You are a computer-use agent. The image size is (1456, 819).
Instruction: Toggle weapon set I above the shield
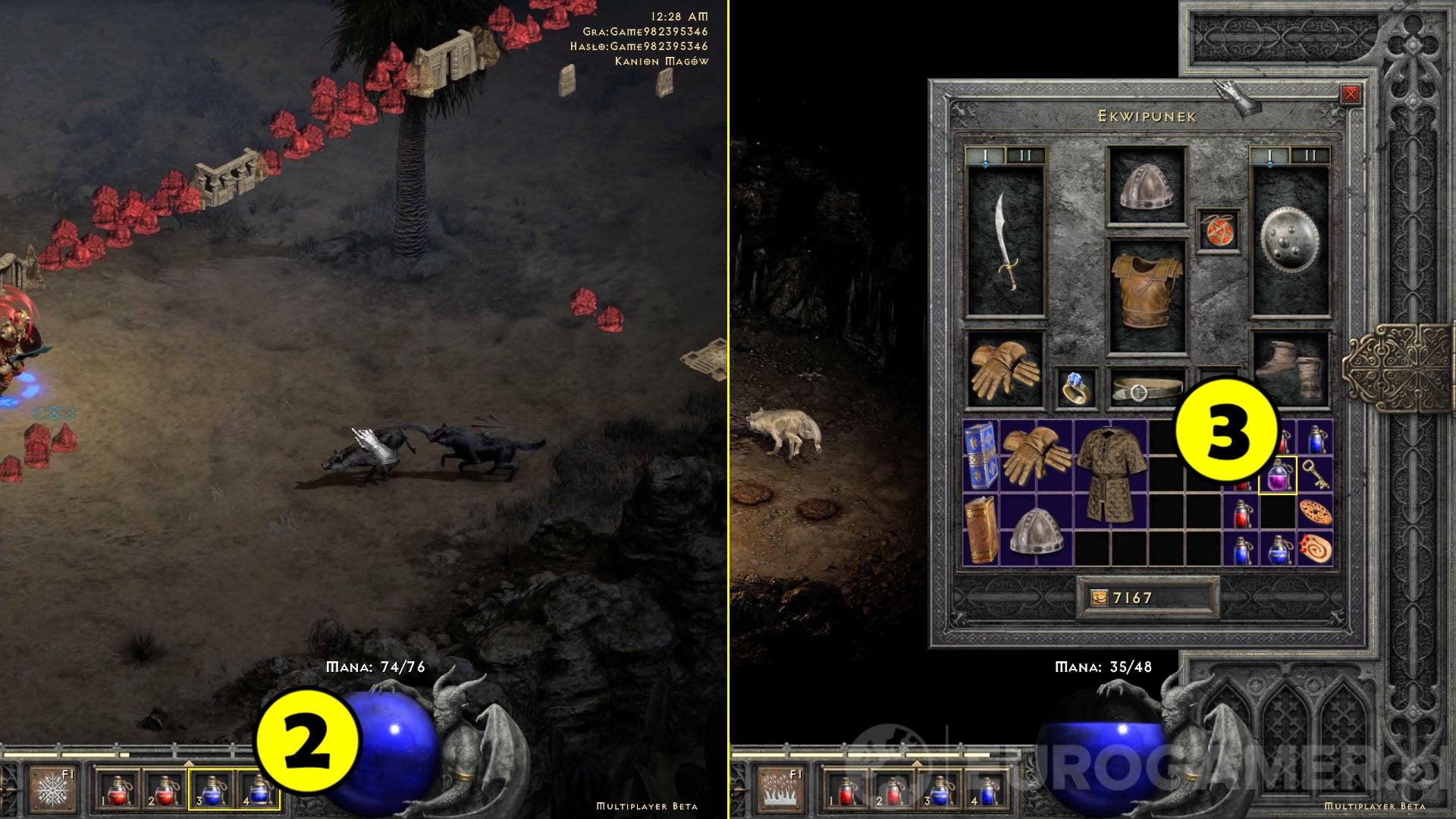click(x=1269, y=155)
